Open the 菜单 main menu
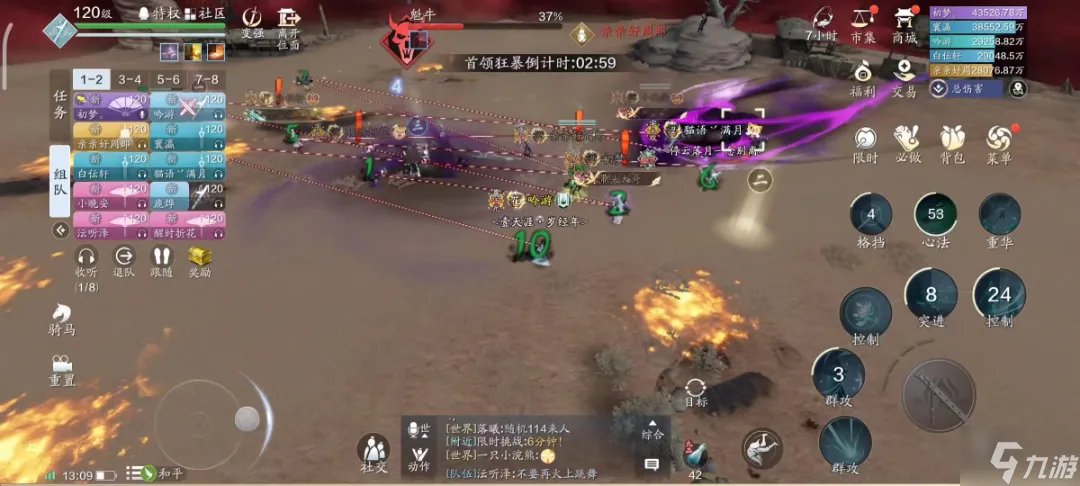Screen dimensions: 1080x486 pos(998,142)
